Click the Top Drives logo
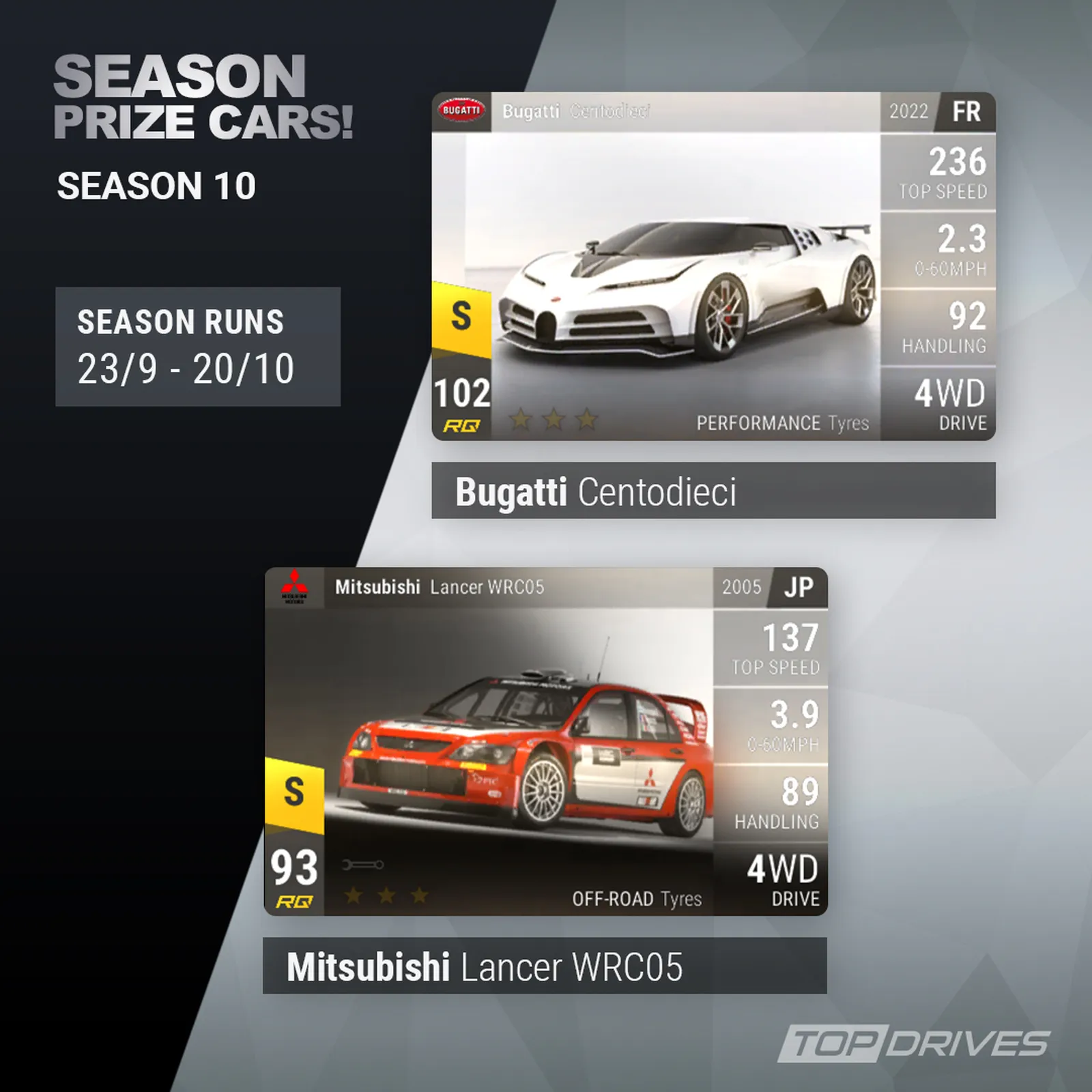The width and height of the screenshot is (1092, 1092). tap(914, 1044)
